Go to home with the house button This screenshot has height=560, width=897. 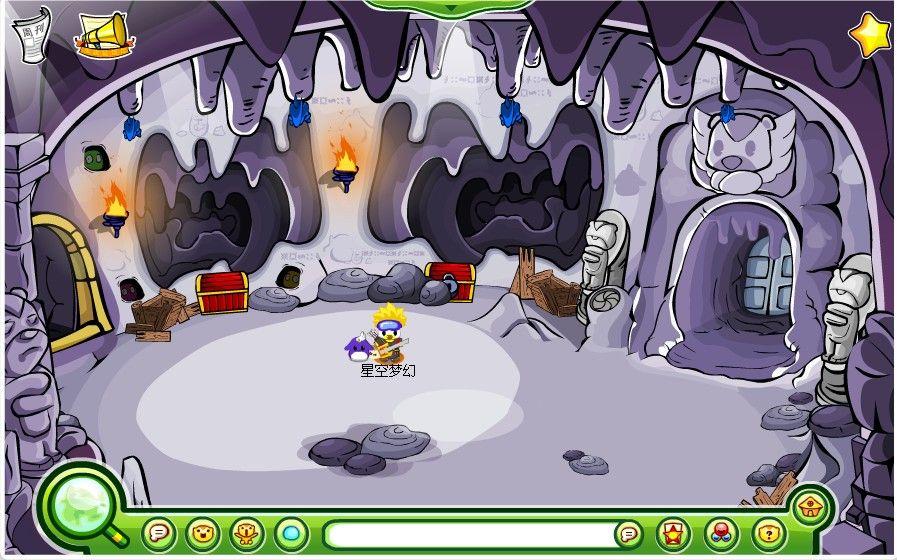pyautogui.click(x=809, y=506)
